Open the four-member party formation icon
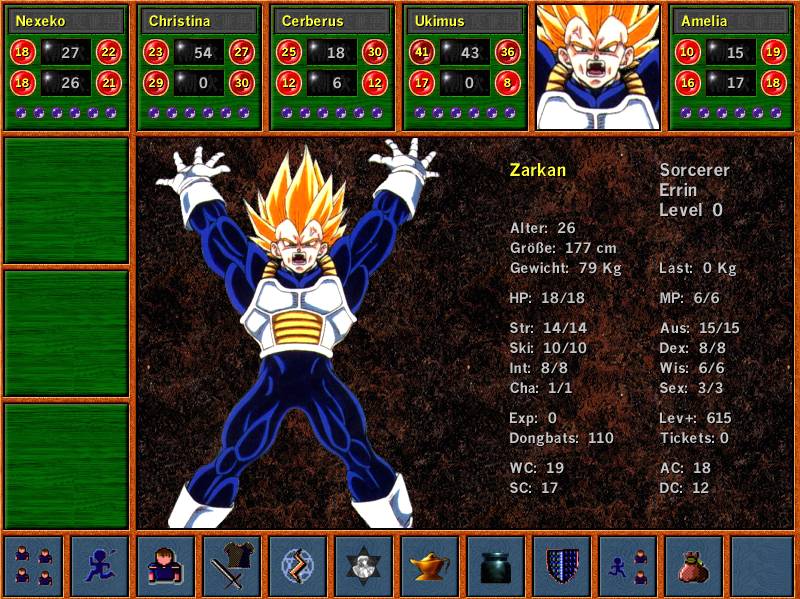The width and height of the screenshot is (800, 599). coord(34,565)
